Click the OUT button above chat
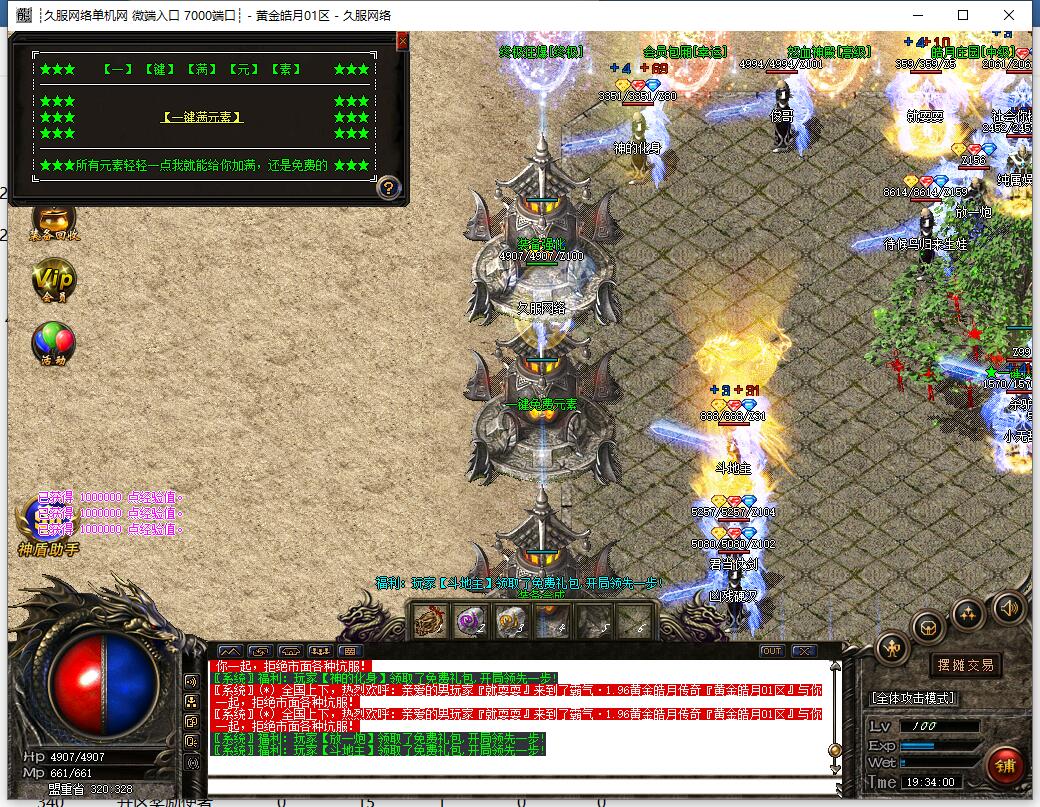 pos(772,651)
